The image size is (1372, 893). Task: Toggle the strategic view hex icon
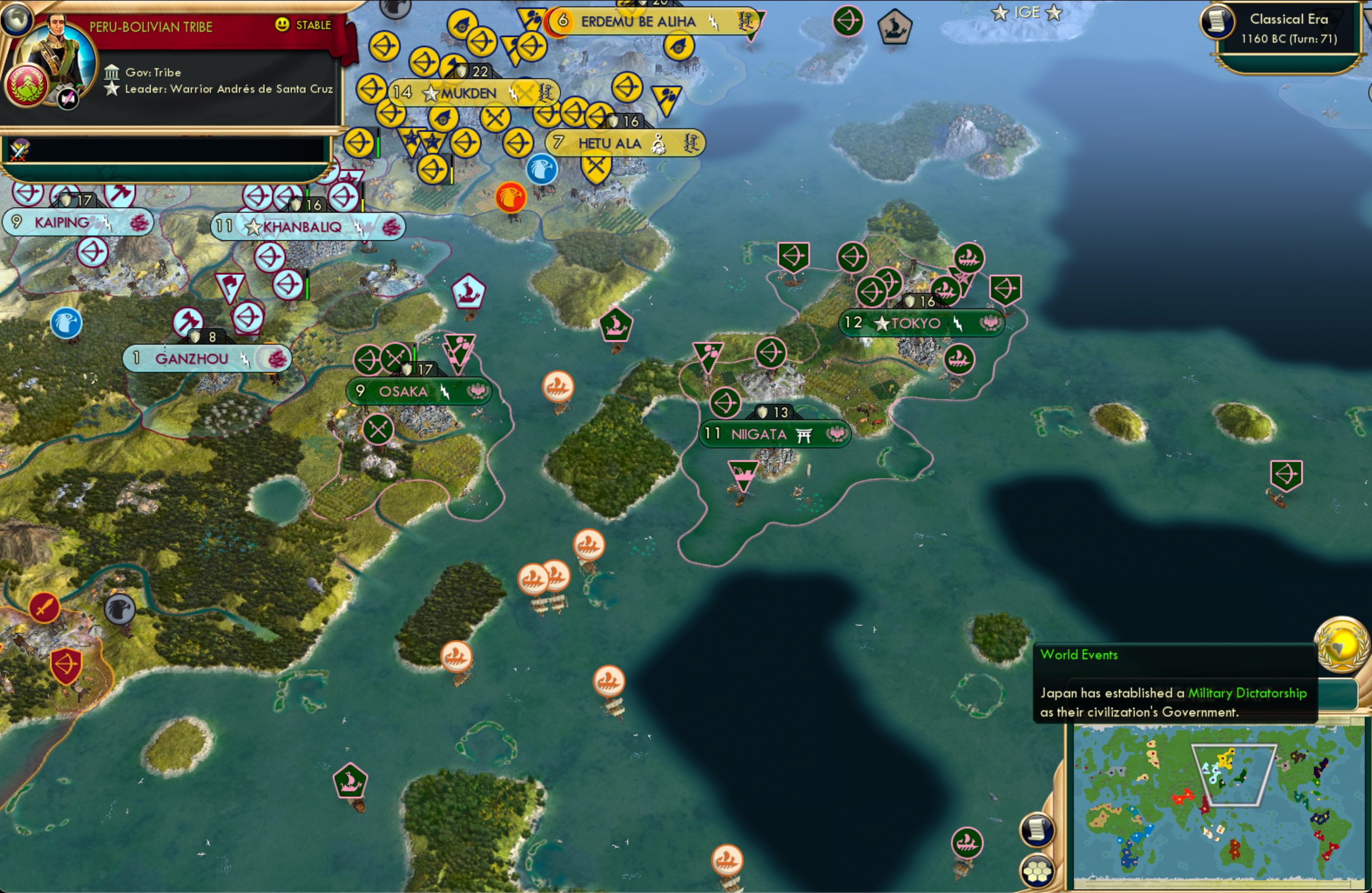(x=1038, y=872)
